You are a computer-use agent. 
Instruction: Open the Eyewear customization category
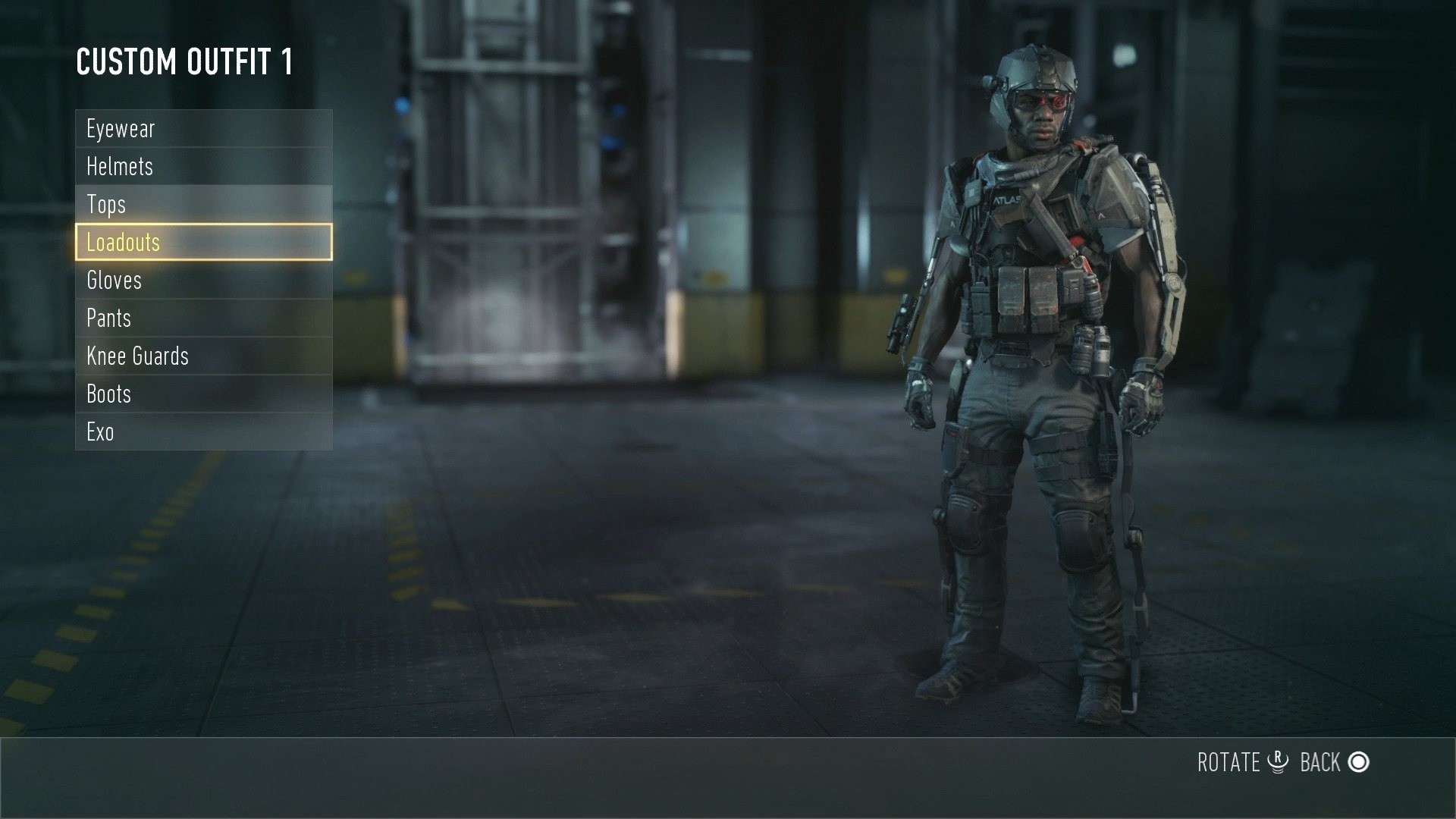tap(121, 129)
